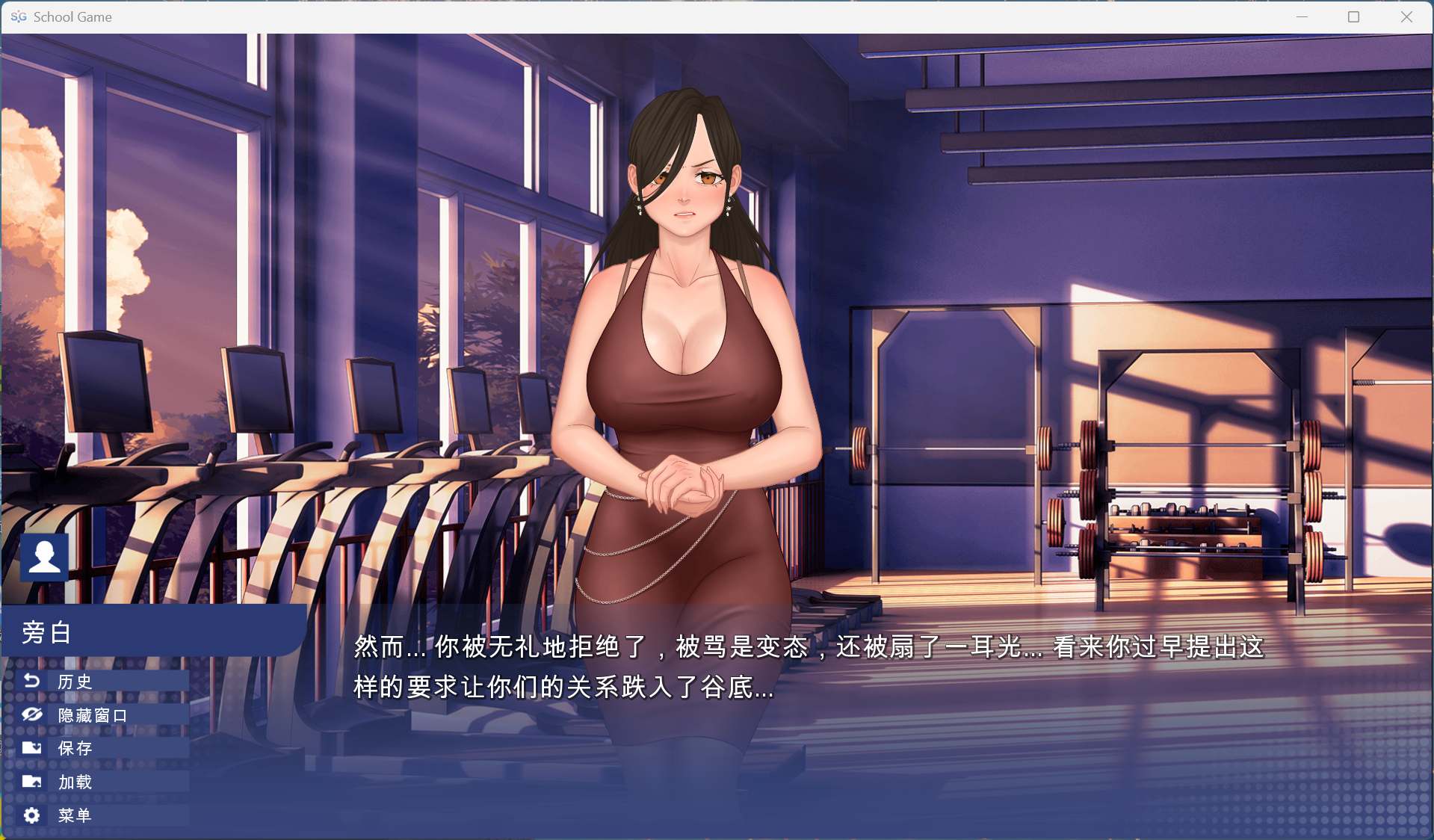
Task: Close the School Game window
Action: [1408, 16]
